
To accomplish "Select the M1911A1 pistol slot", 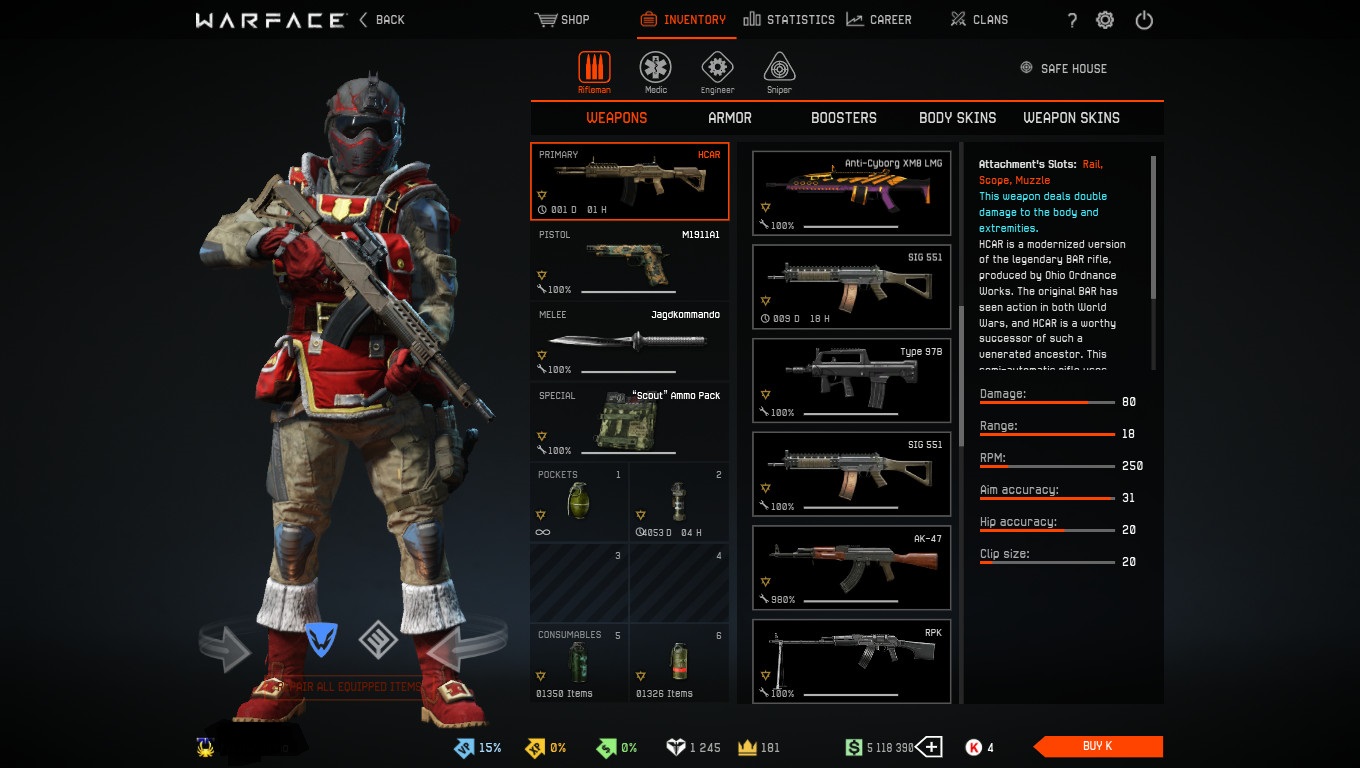I will (x=629, y=261).
